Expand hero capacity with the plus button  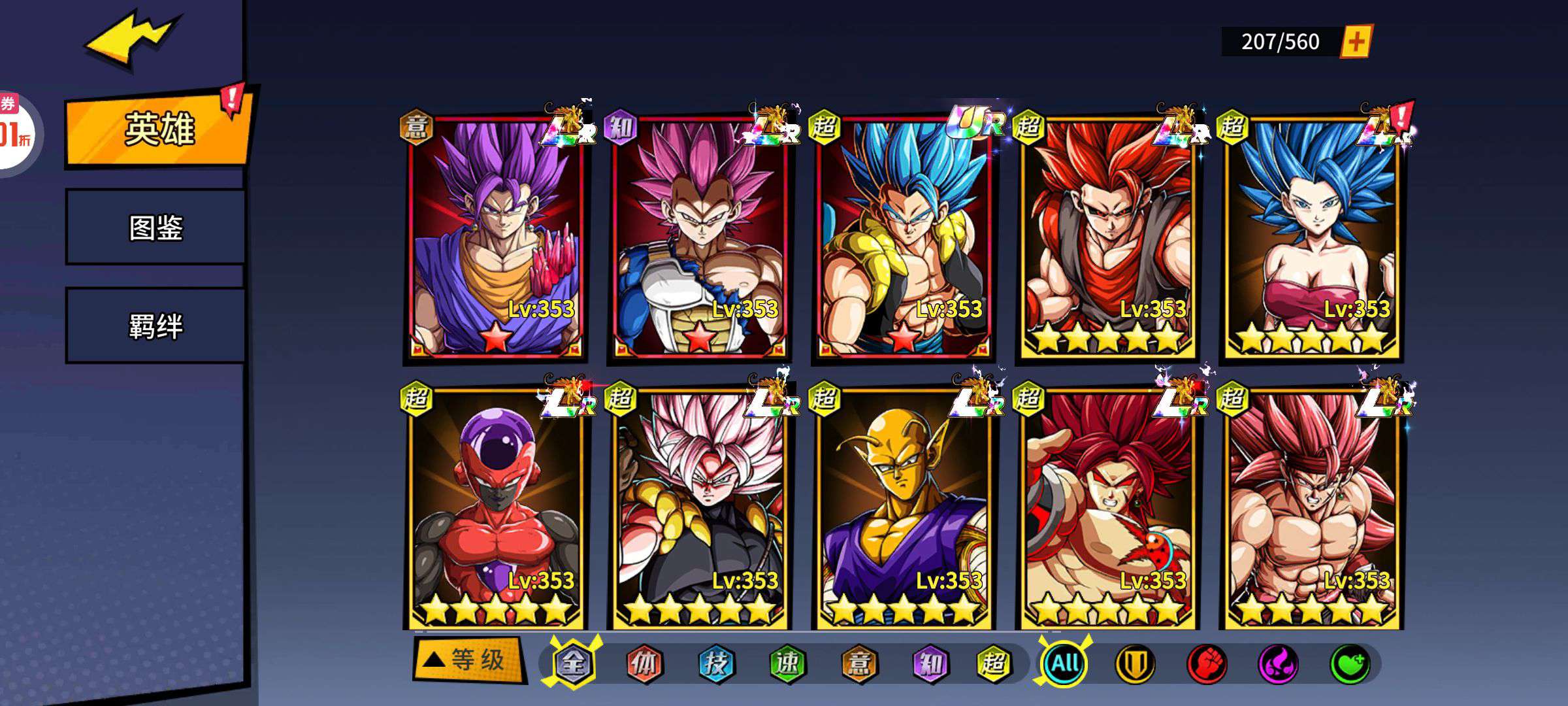point(1356,42)
